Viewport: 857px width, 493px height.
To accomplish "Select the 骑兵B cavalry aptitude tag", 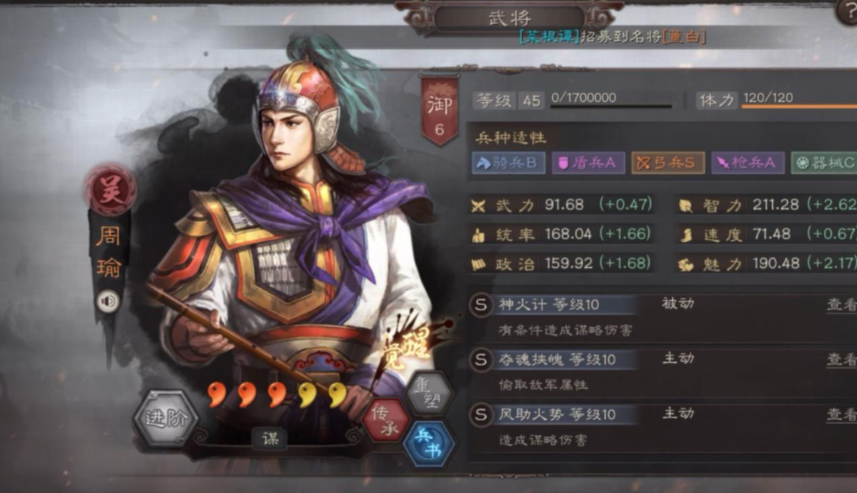I will (507, 163).
